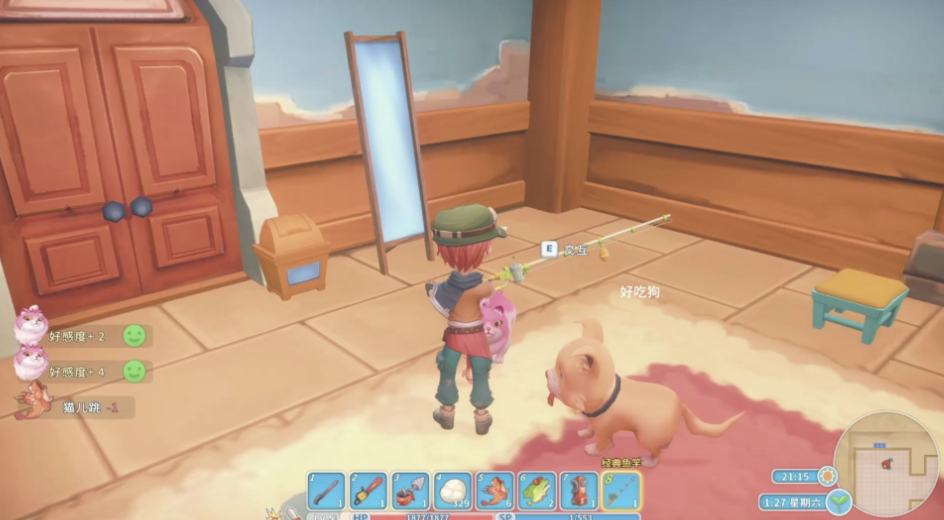944x520 pixels.
Task: Select the red chainsaw hotbar slot
Action: pos(368,491)
